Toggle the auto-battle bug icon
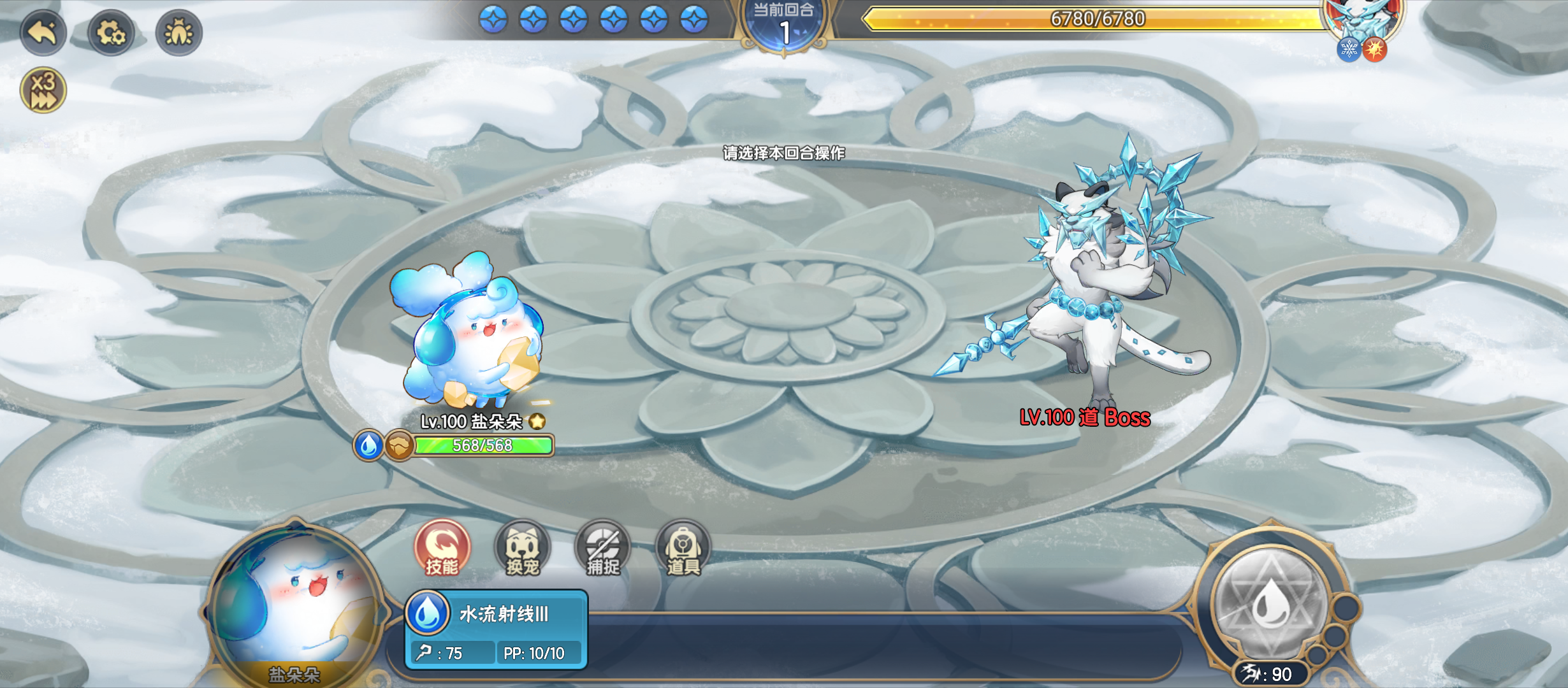The width and height of the screenshot is (1568, 688). [179, 34]
